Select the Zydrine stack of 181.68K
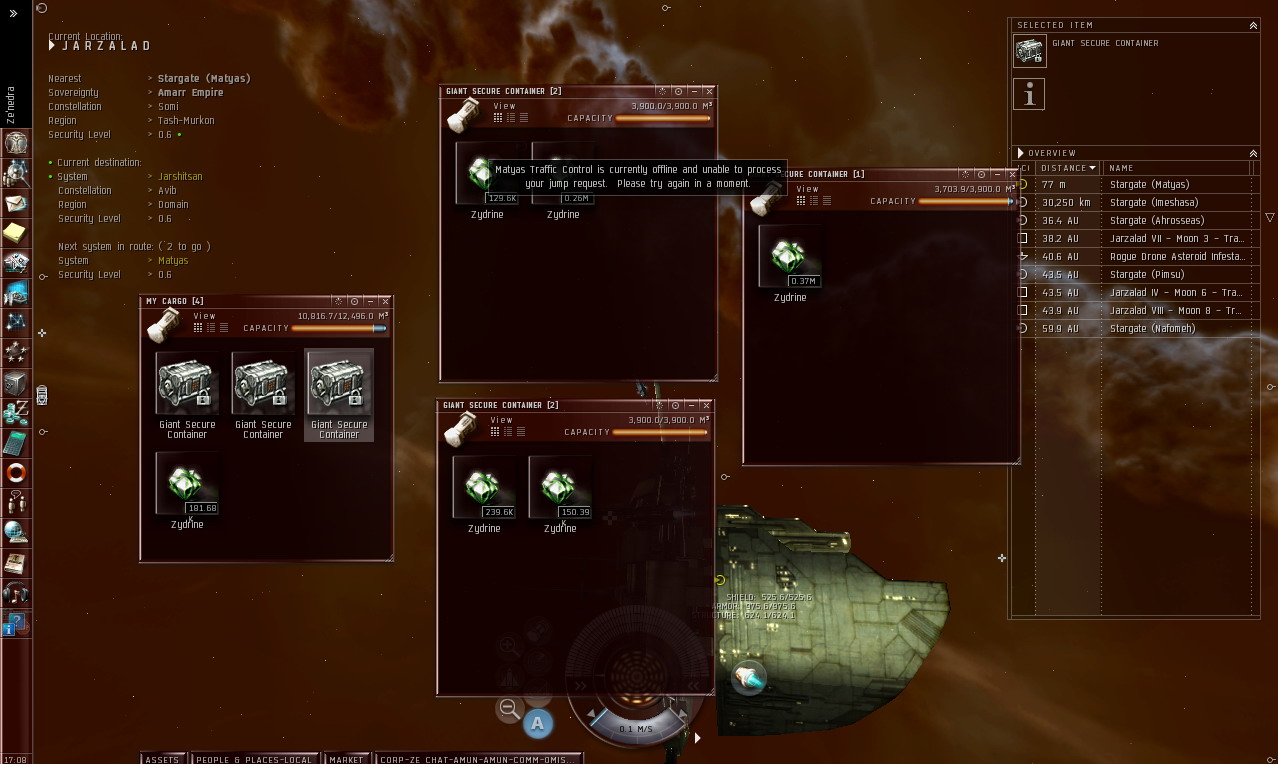This screenshot has height=764, width=1278. (187, 485)
